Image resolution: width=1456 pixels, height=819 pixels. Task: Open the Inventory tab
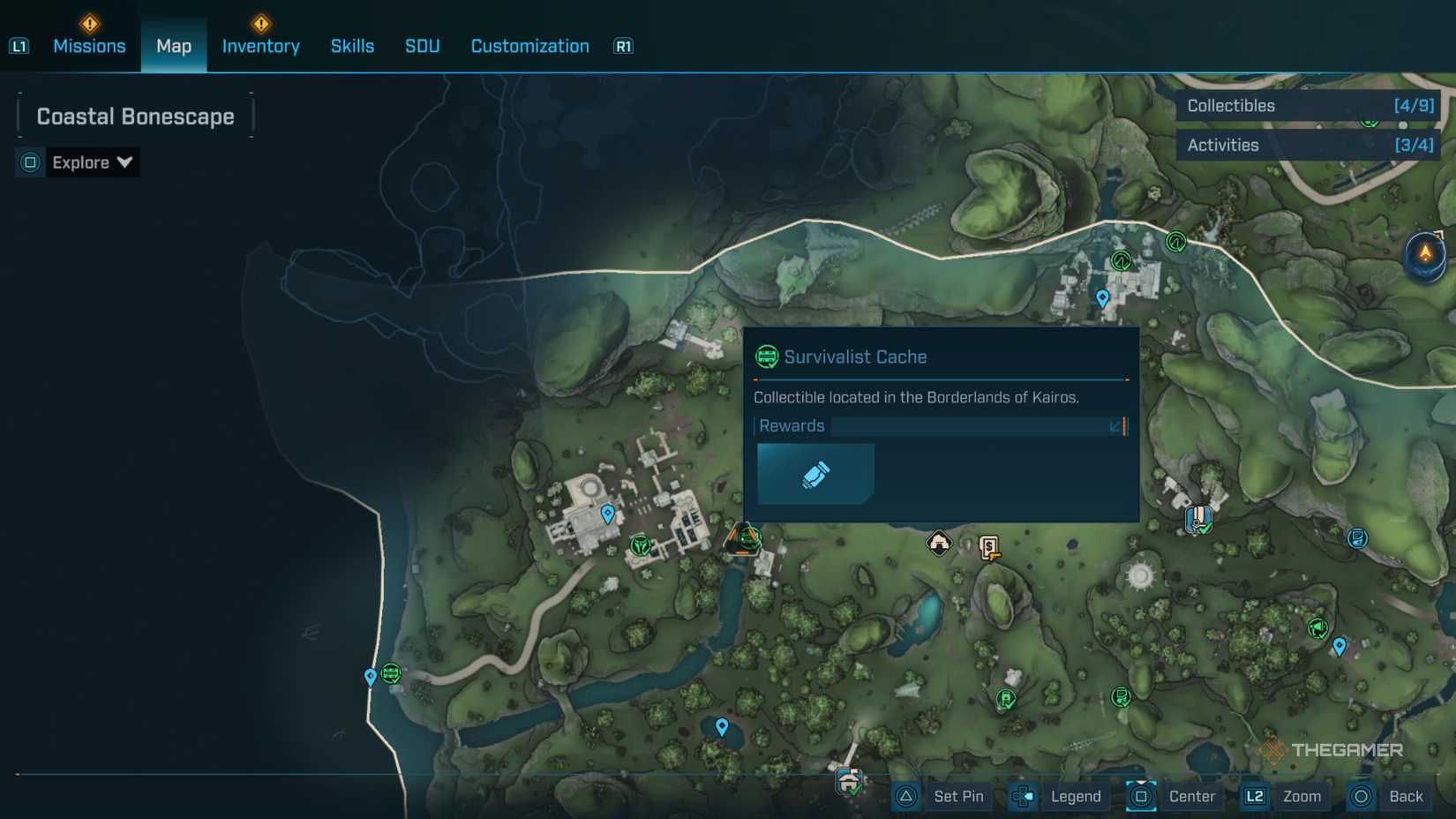(260, 46)
